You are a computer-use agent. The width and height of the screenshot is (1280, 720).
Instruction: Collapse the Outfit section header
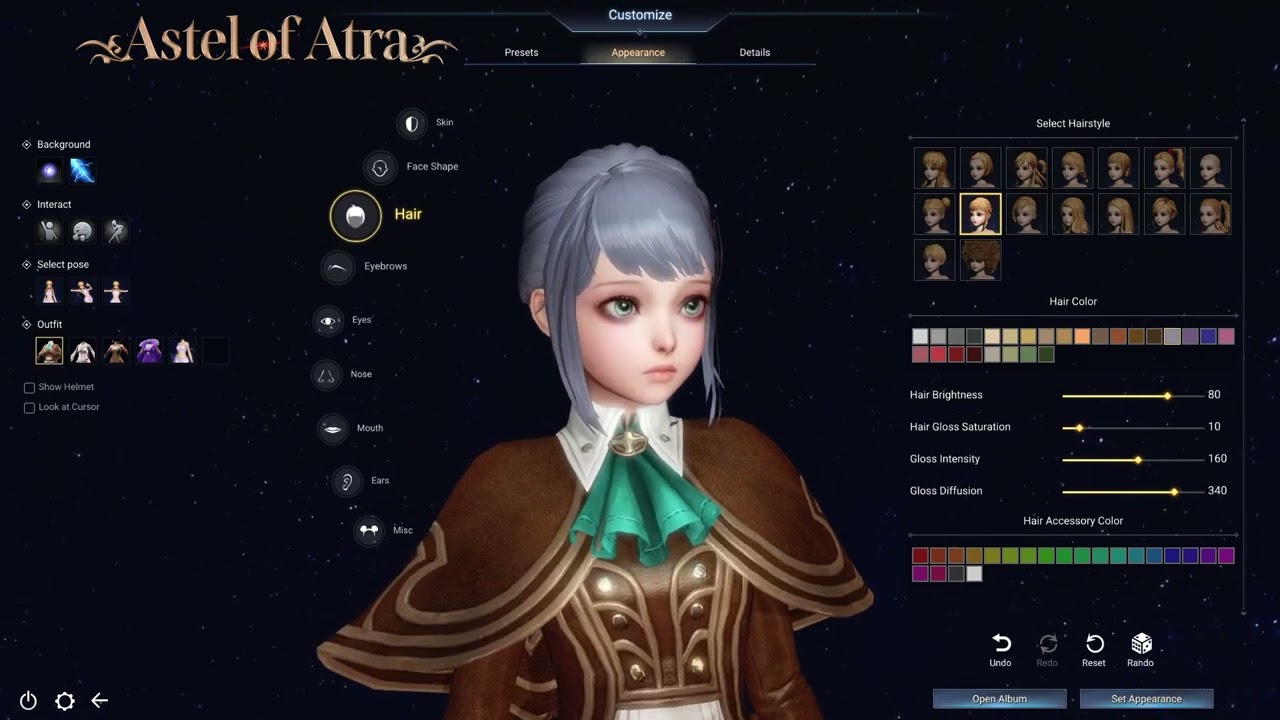click(27, 324)
